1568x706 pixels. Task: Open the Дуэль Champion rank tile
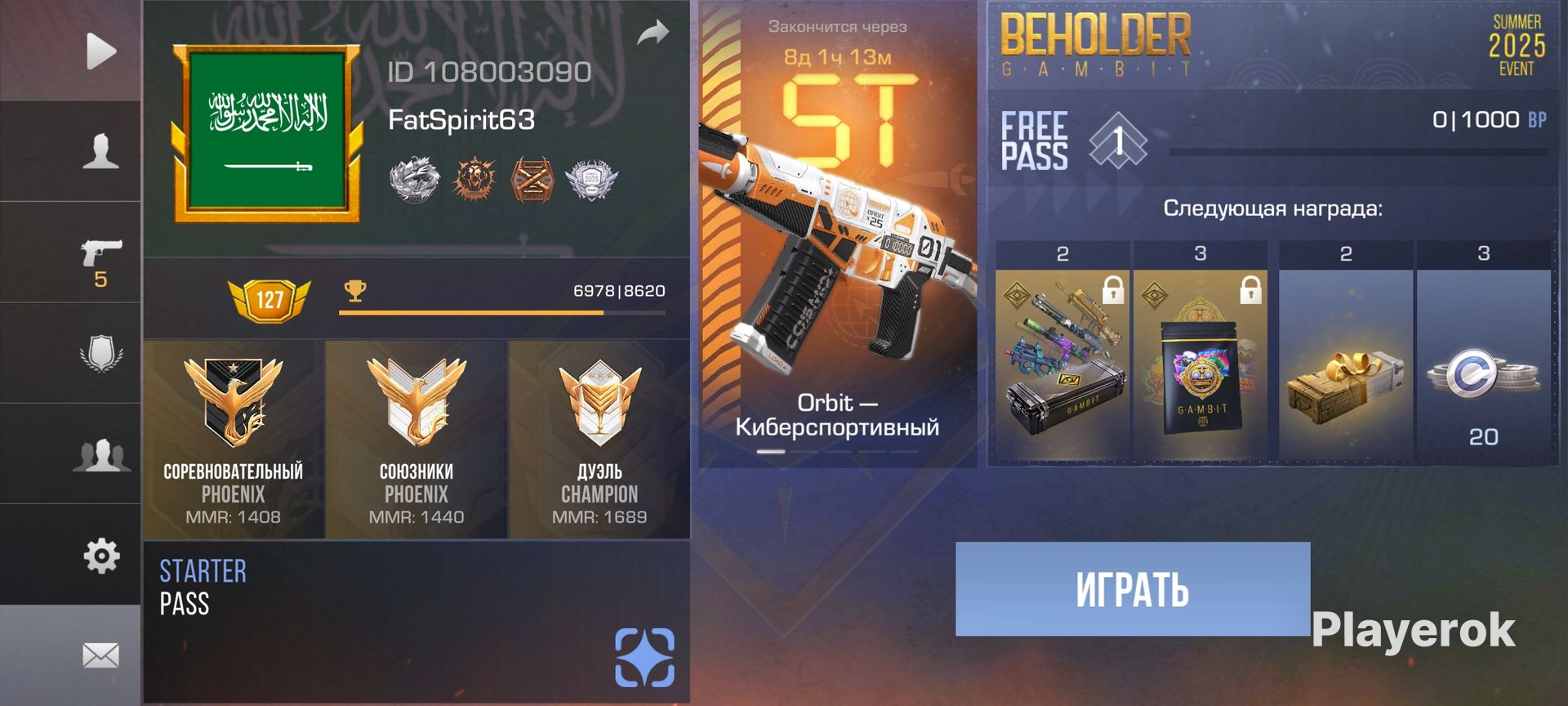599,440
